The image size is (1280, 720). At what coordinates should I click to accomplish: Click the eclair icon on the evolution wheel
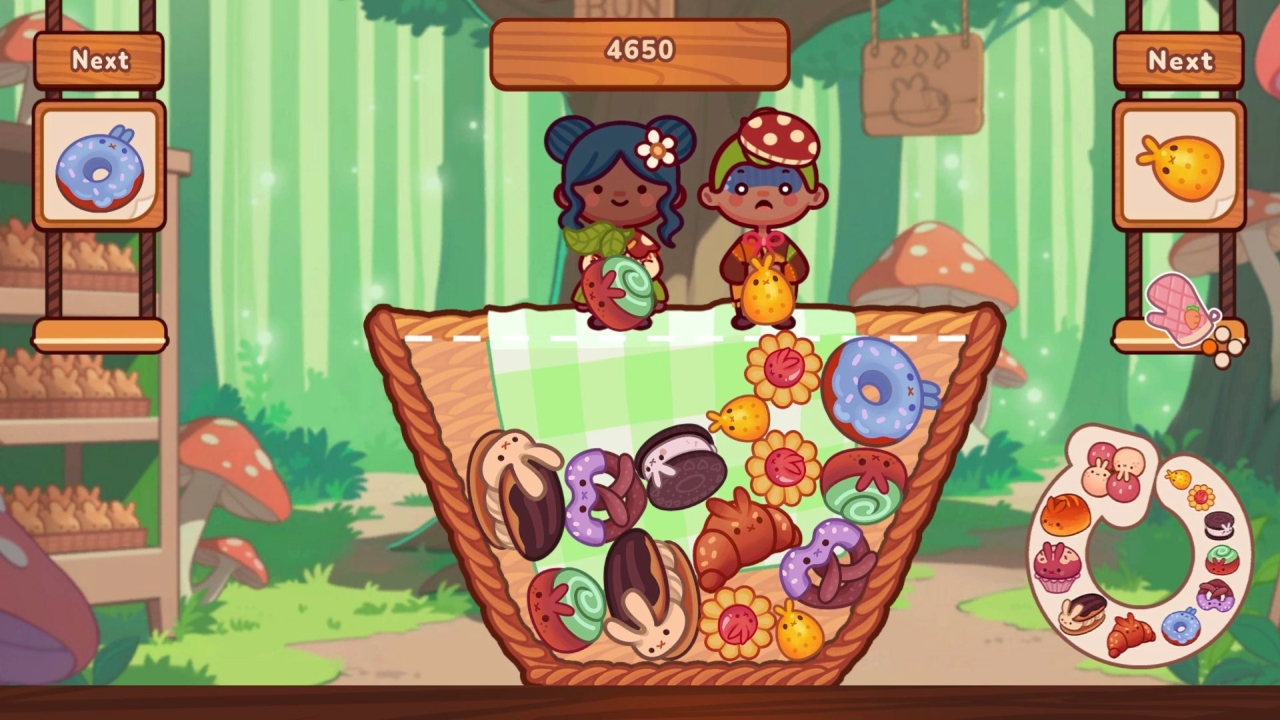tap(1082, 615)
